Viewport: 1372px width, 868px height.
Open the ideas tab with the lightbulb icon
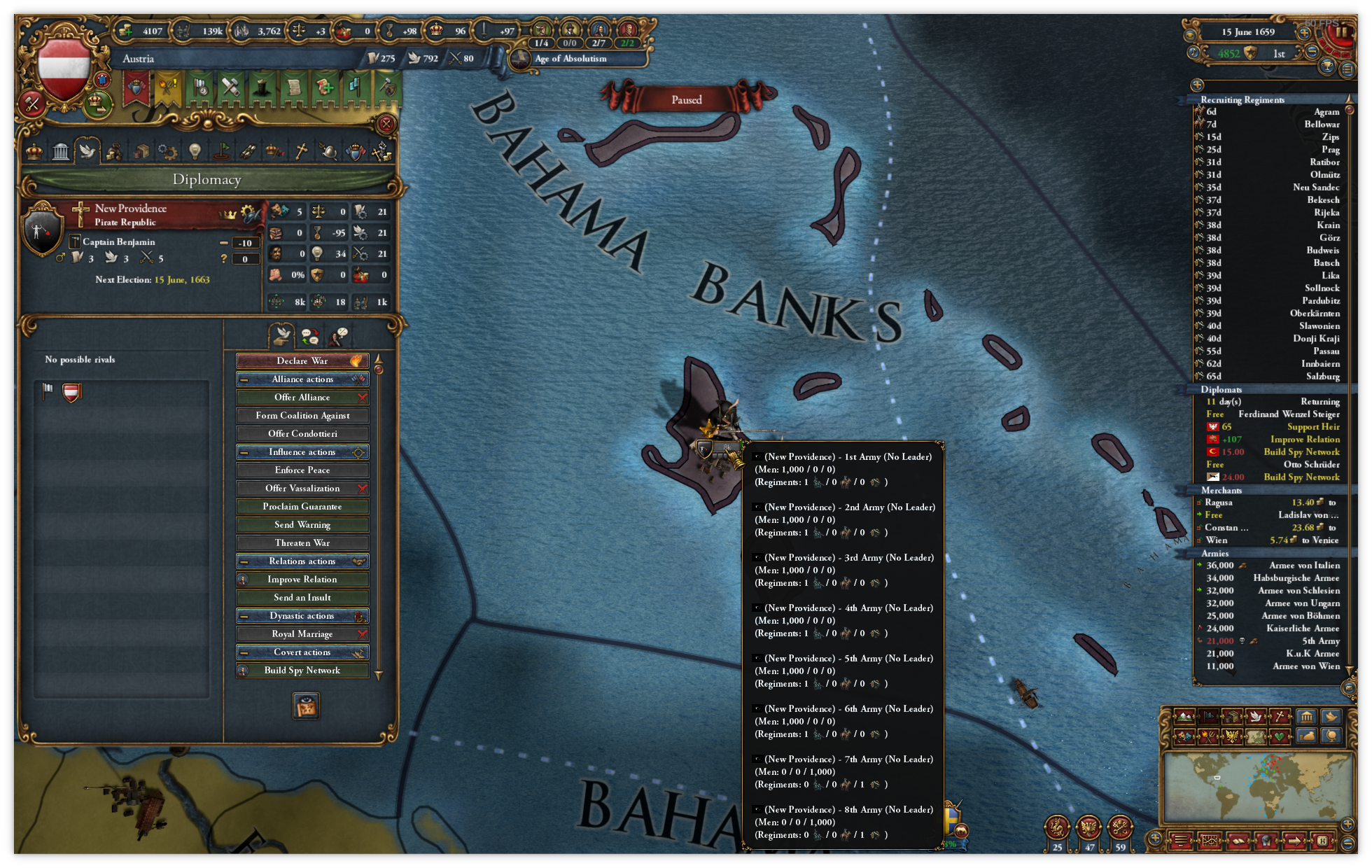tap(196, 150)
